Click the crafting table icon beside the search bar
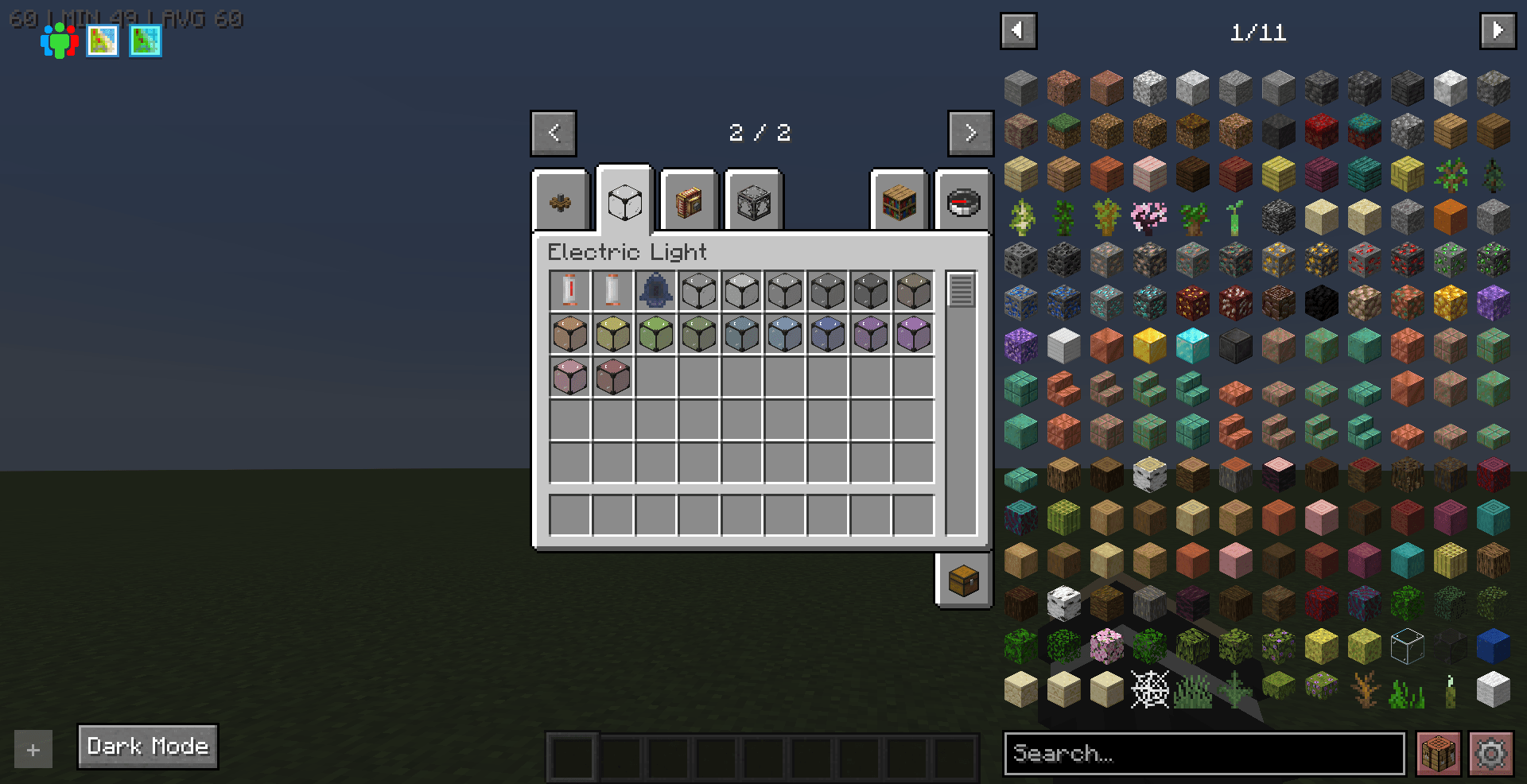 pyautogui.click(x=1438, y=753)
